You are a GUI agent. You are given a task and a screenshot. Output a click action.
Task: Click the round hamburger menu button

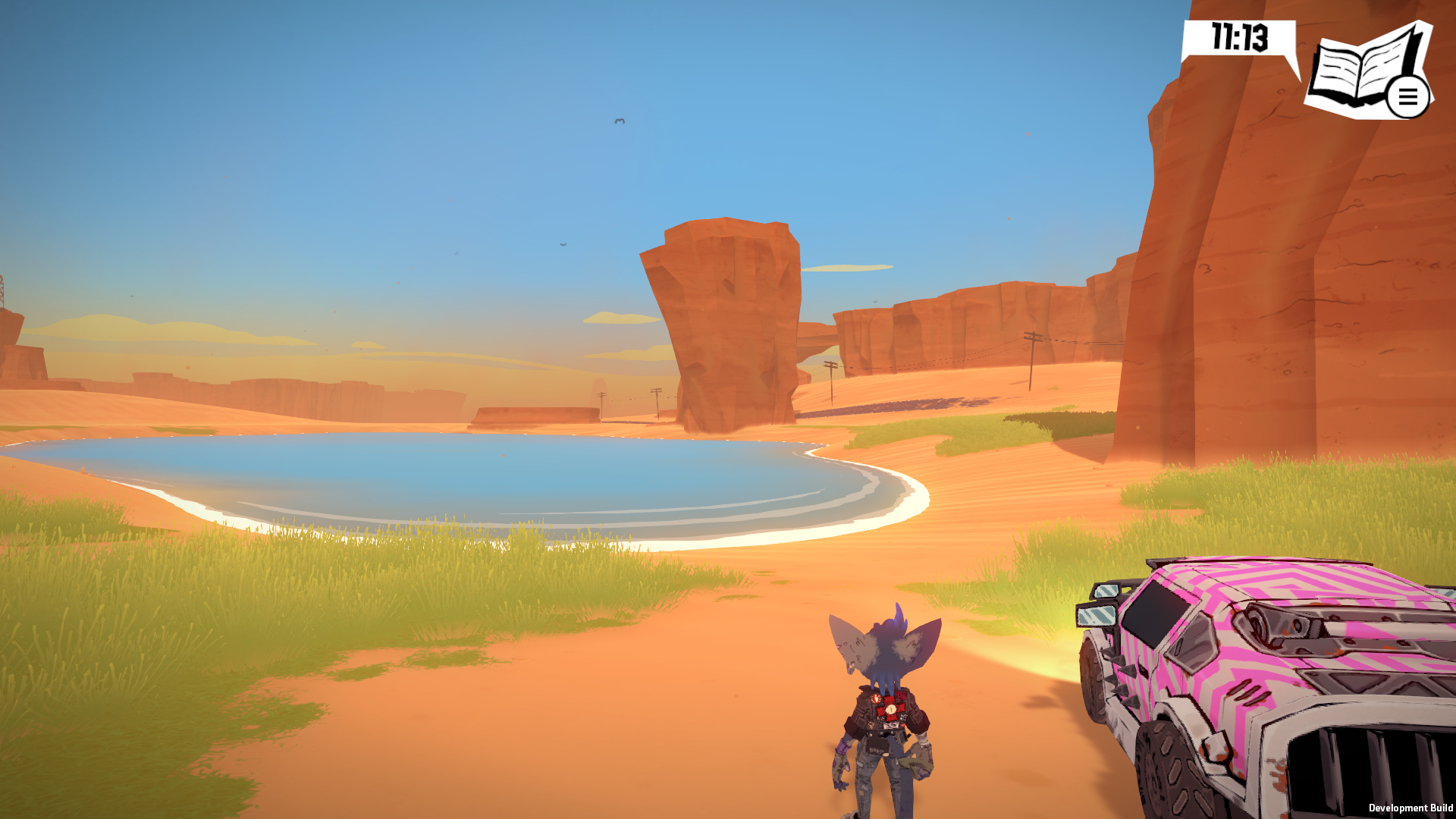tap(1407, 97)
